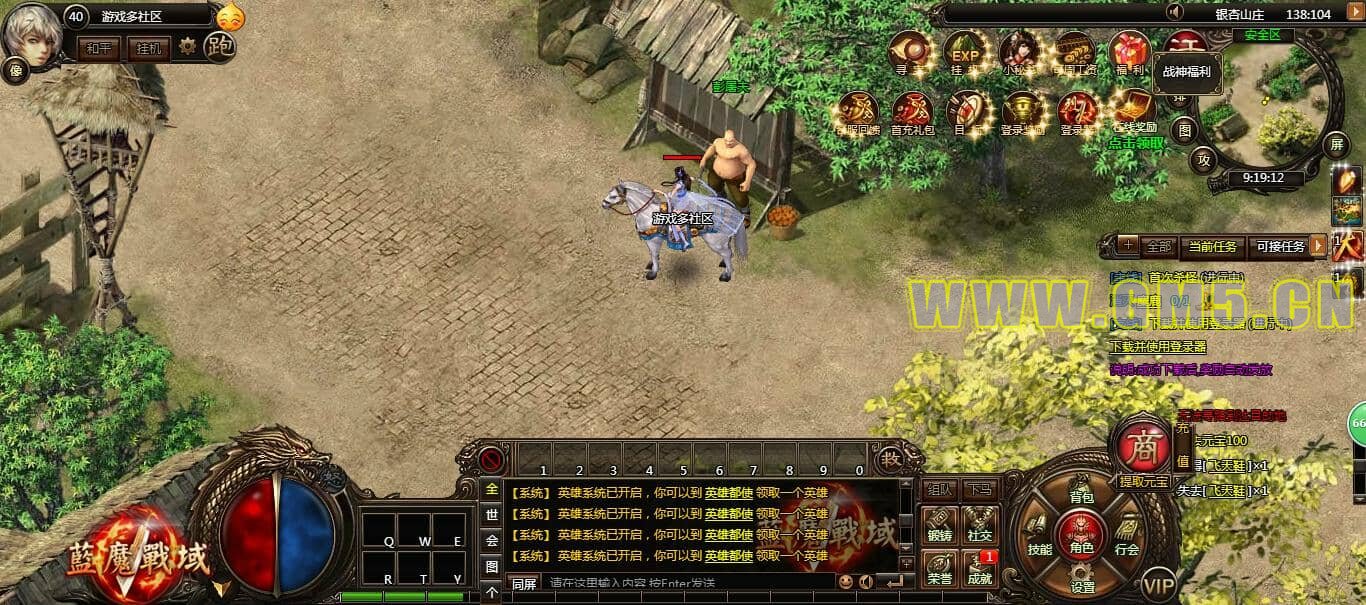Screen dimensions: 1366x605
Task: Claim the 在线奖励 online reward chest
Action: 1135,110
